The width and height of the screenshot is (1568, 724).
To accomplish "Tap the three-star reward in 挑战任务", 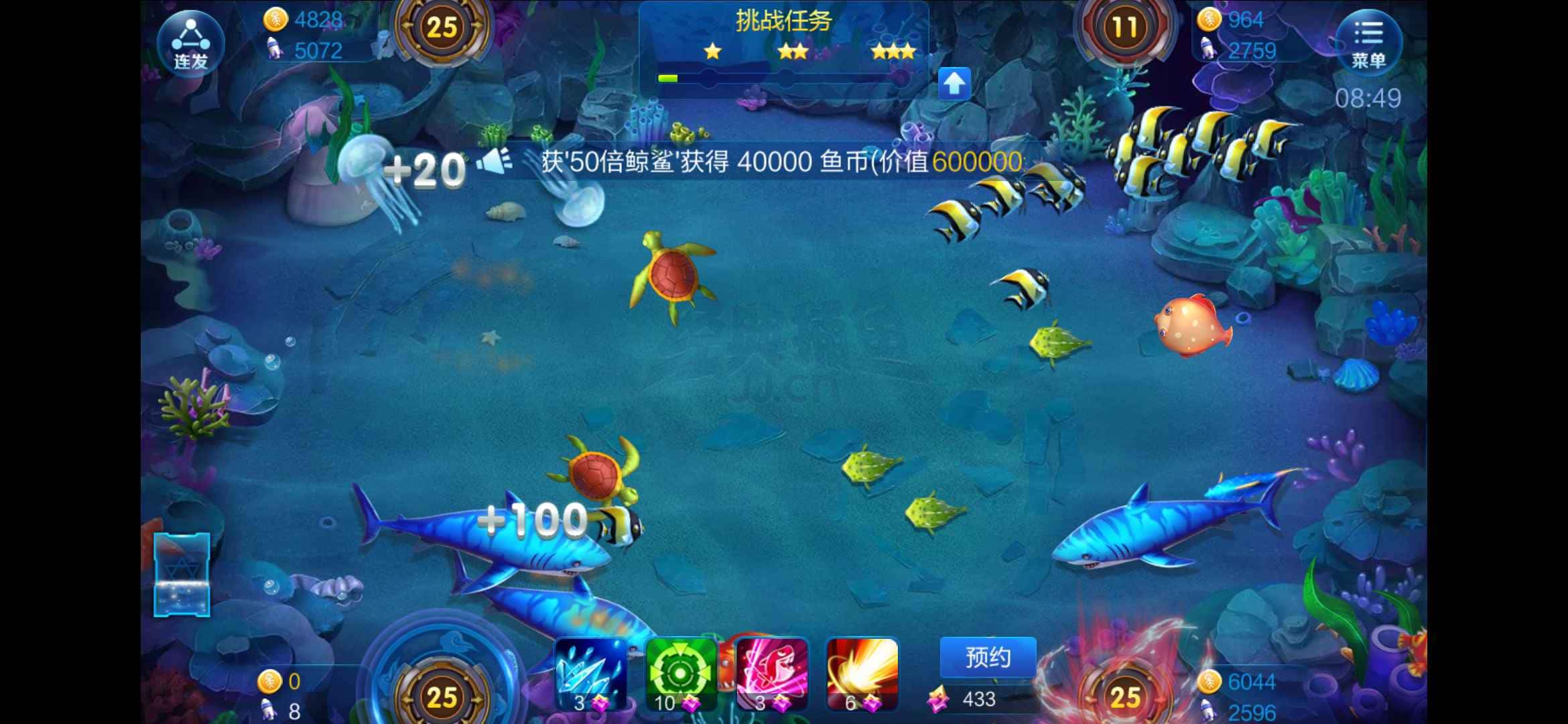I will 893,52.
